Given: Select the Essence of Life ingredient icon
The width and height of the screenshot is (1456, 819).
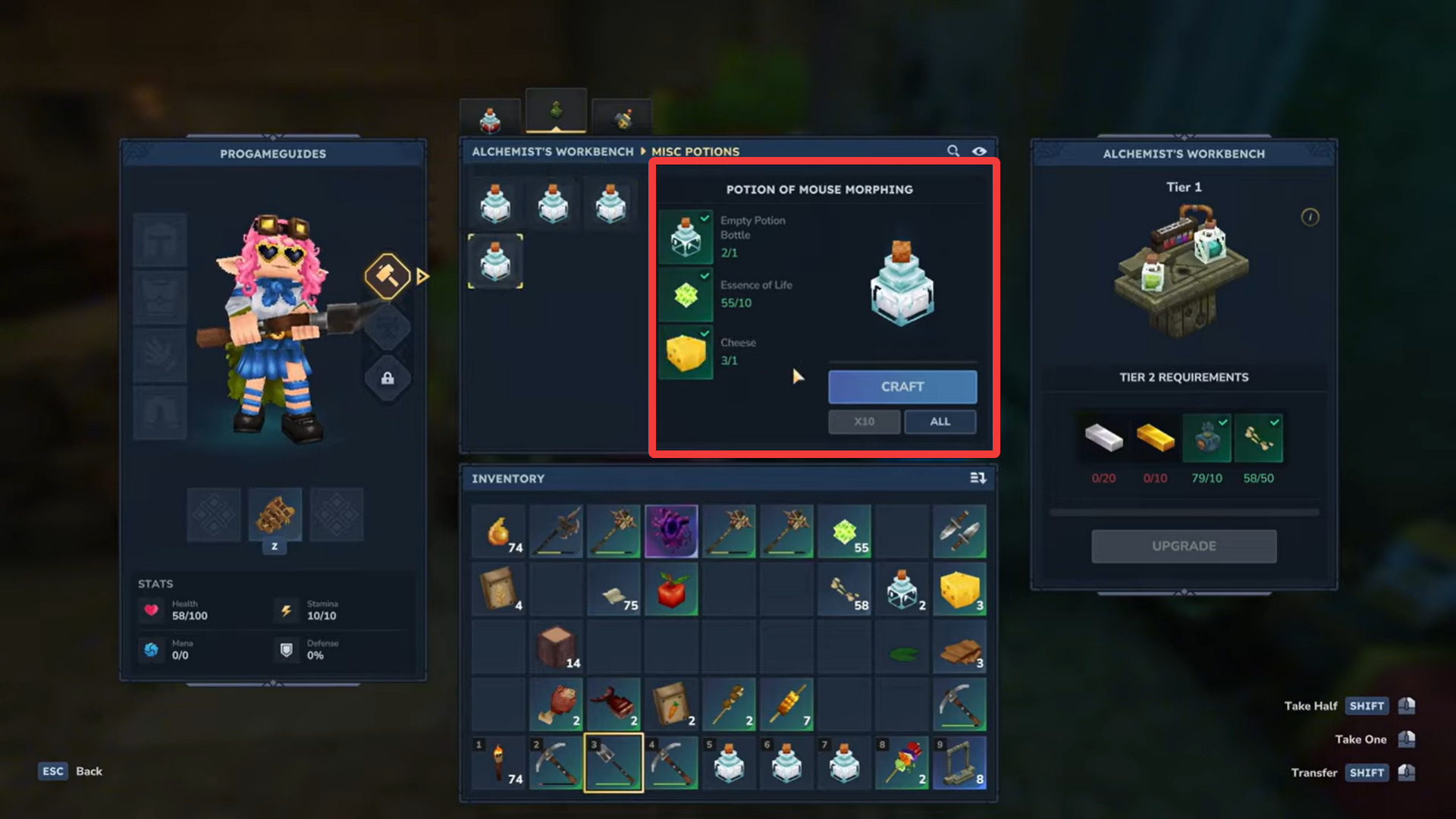Looking at the screenshot, I should (685, 295).
